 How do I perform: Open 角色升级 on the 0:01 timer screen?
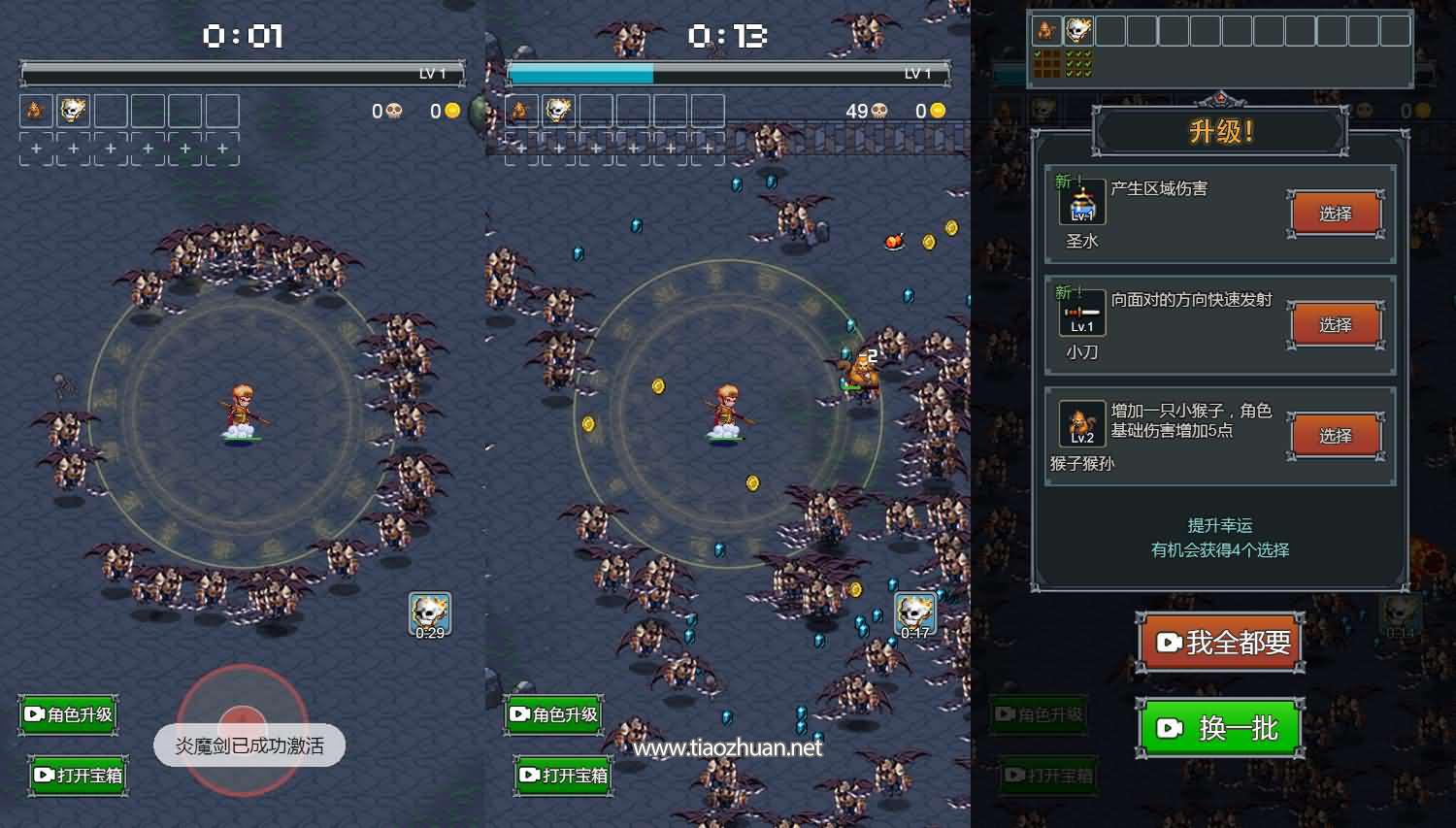click(69, 714)
